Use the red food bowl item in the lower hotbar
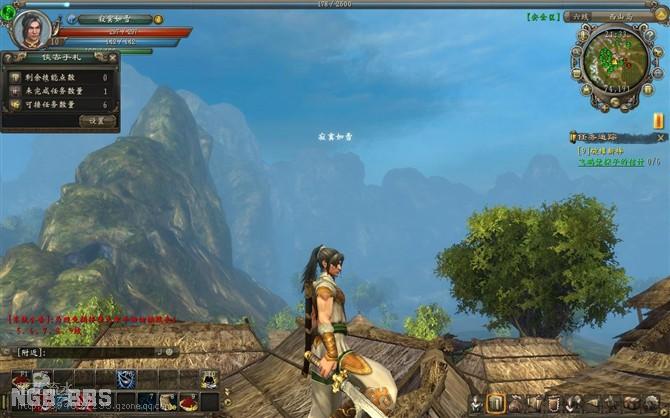Viewport: 670px width, 418px height. [x=187, y=402]
